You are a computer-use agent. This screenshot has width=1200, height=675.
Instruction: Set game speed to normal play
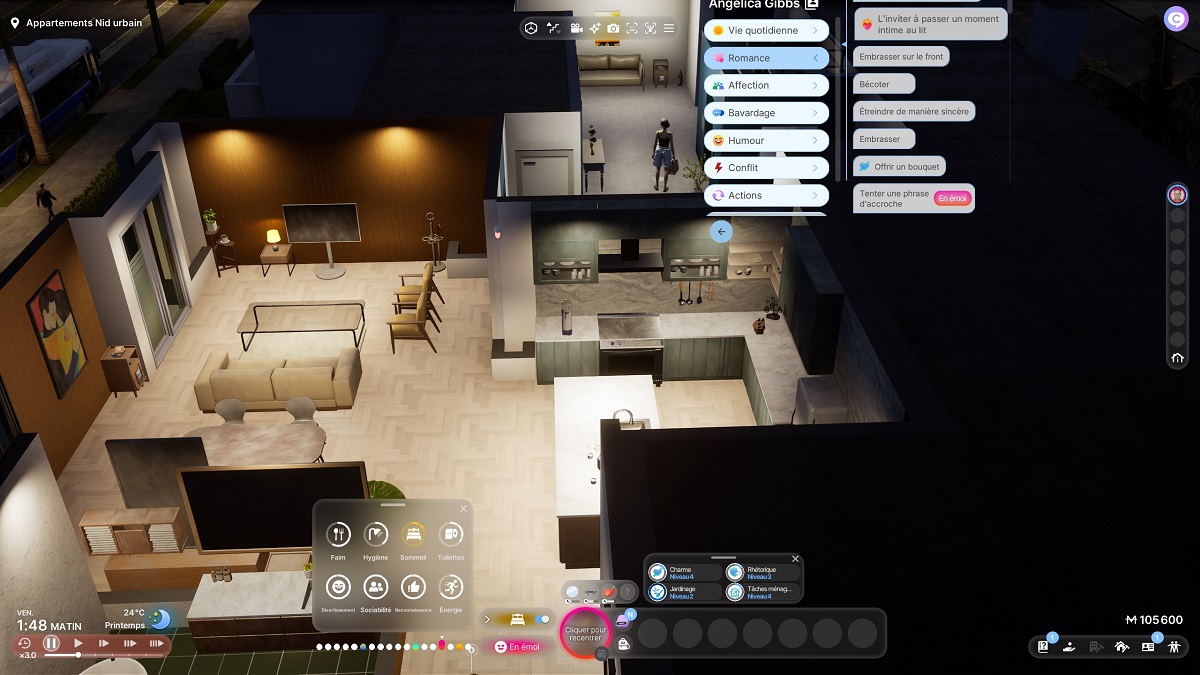tap(78, 643)
